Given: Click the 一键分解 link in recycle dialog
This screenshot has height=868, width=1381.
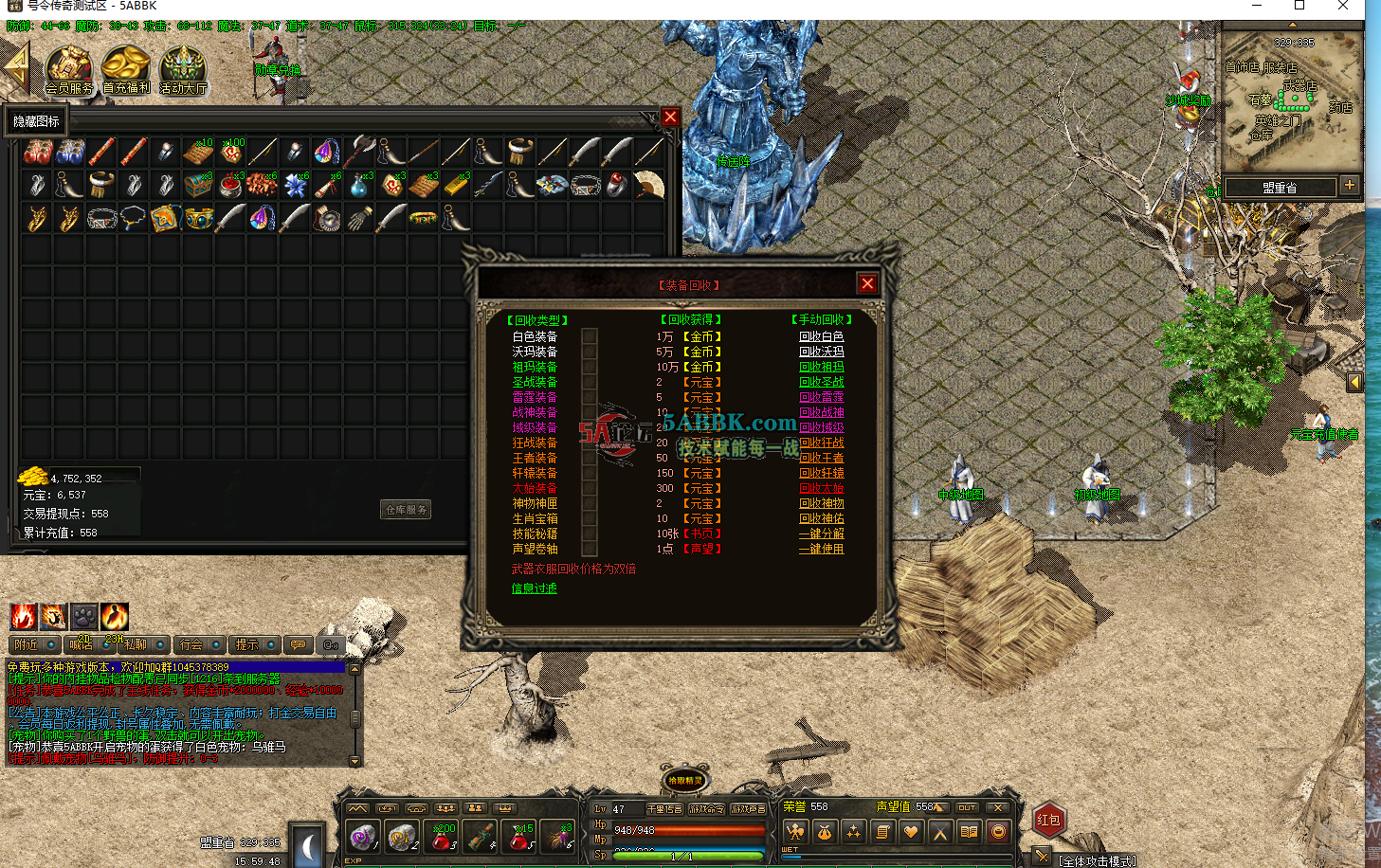Looking at the screenshot, I should point(821,533).
